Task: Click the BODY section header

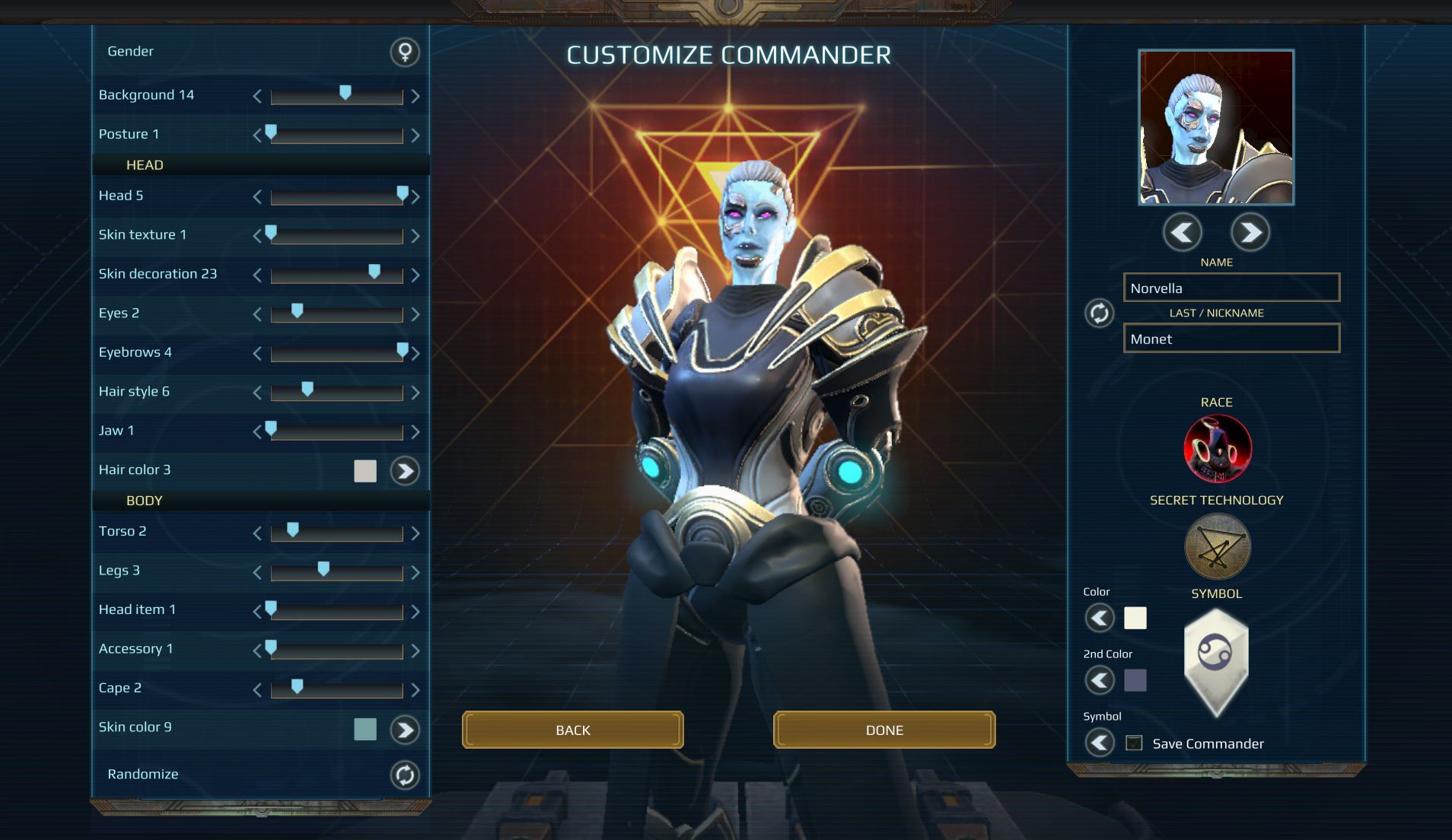Action: point(144,501)
